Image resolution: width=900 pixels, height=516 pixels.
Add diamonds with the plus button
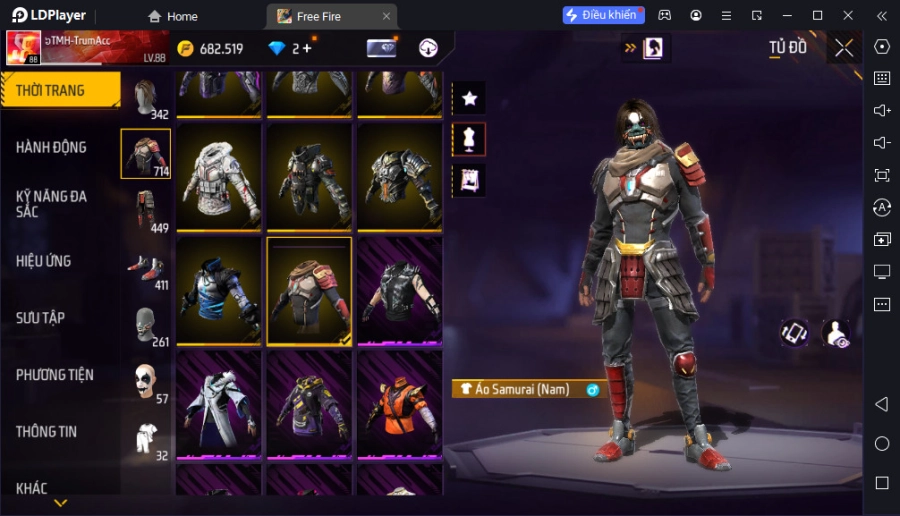point(306,48)
